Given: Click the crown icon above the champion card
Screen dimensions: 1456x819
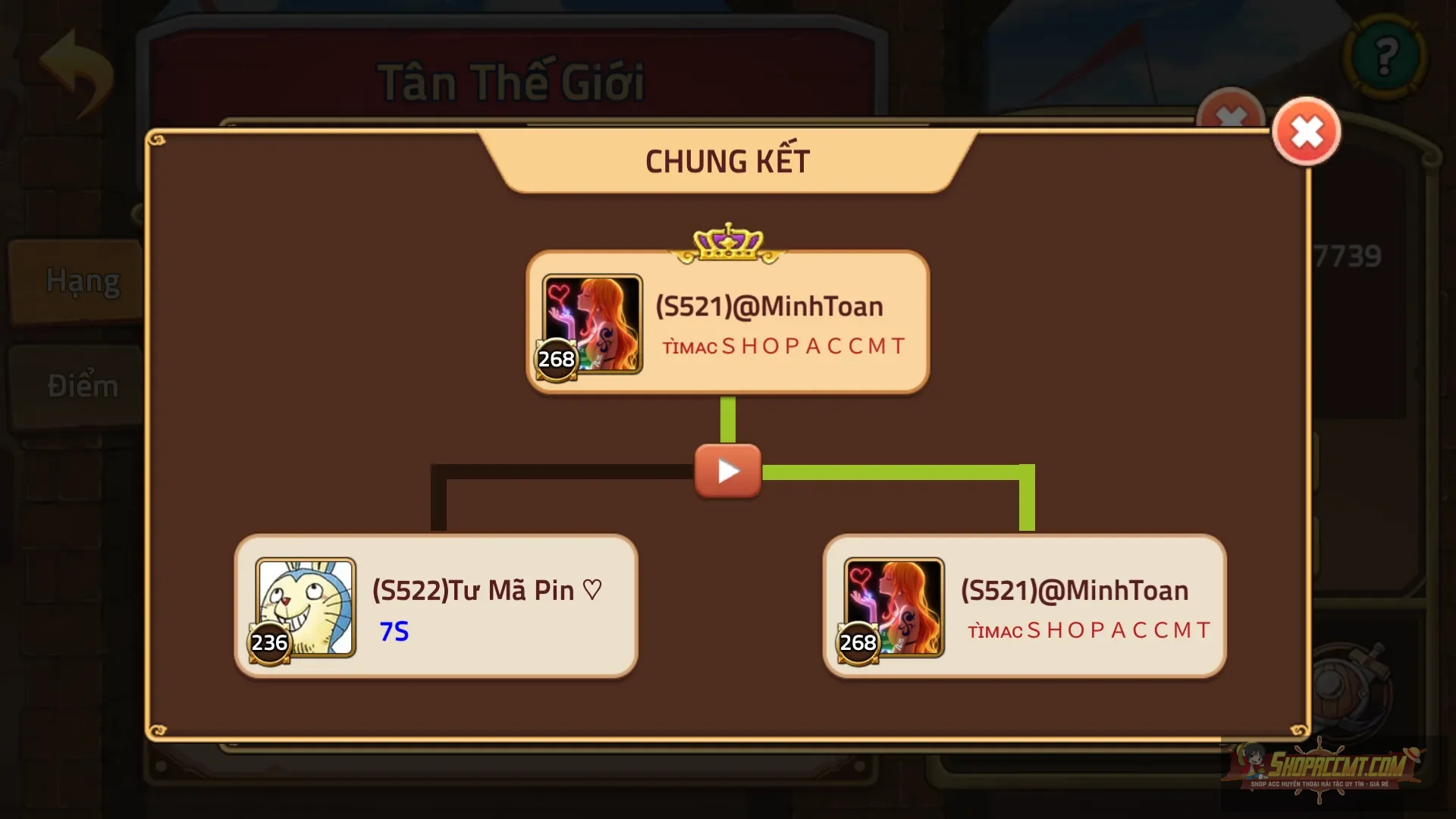Looking at the screenshot, I should tap(726, 239).
